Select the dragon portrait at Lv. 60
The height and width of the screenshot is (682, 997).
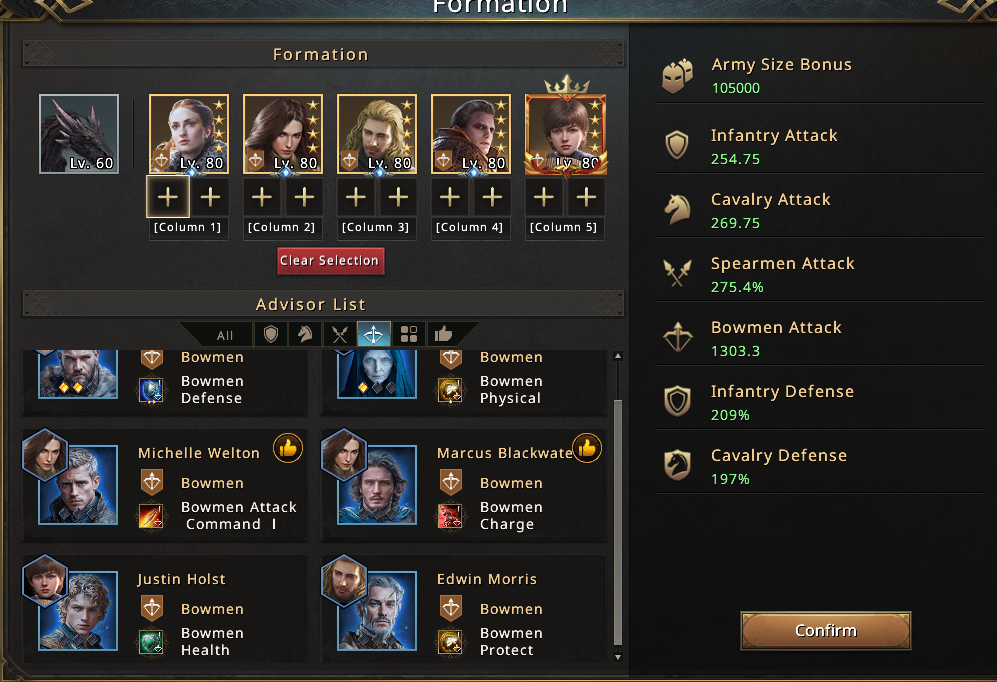coord(79,134)
